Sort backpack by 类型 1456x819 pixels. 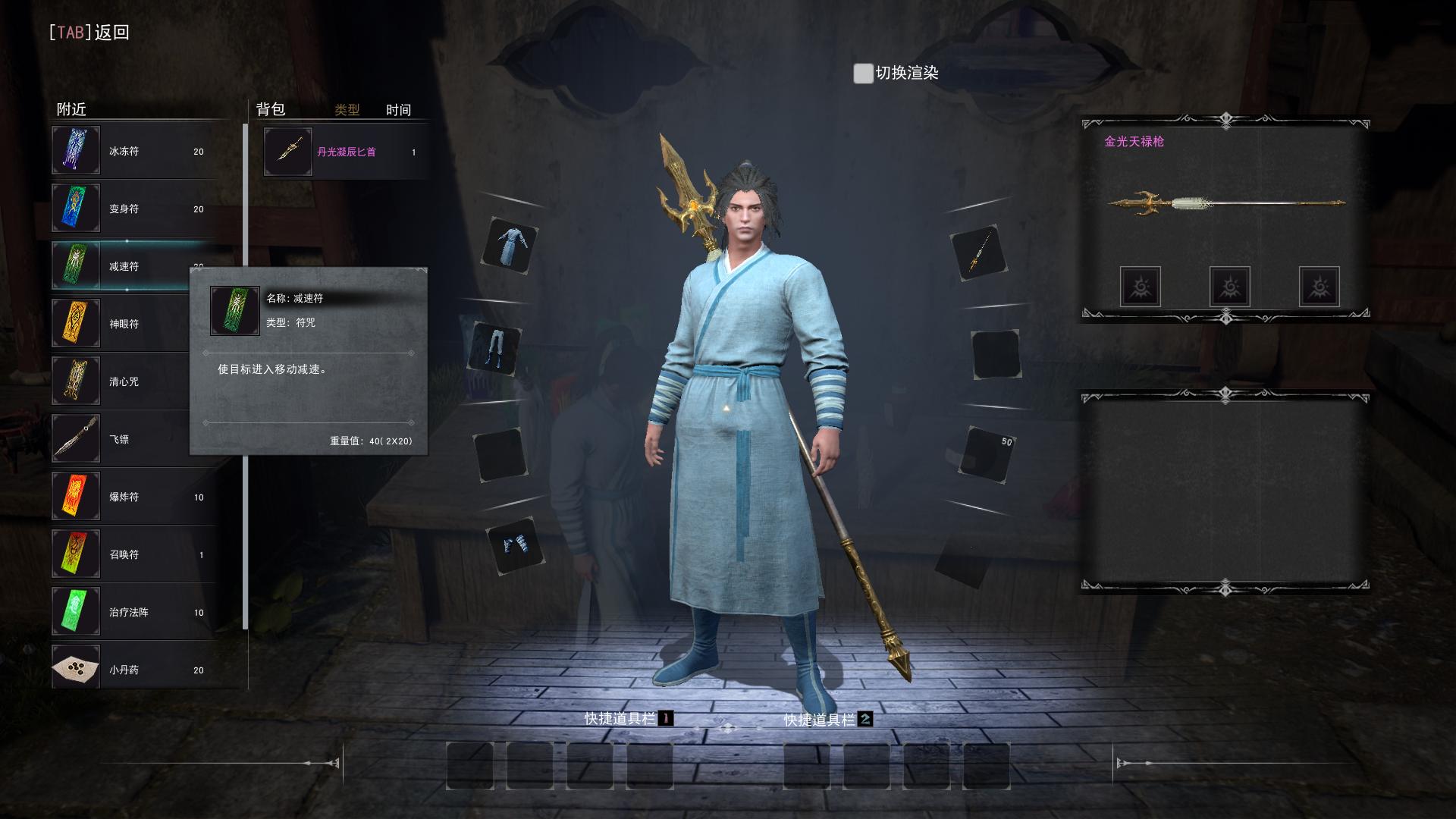(347, 110)
